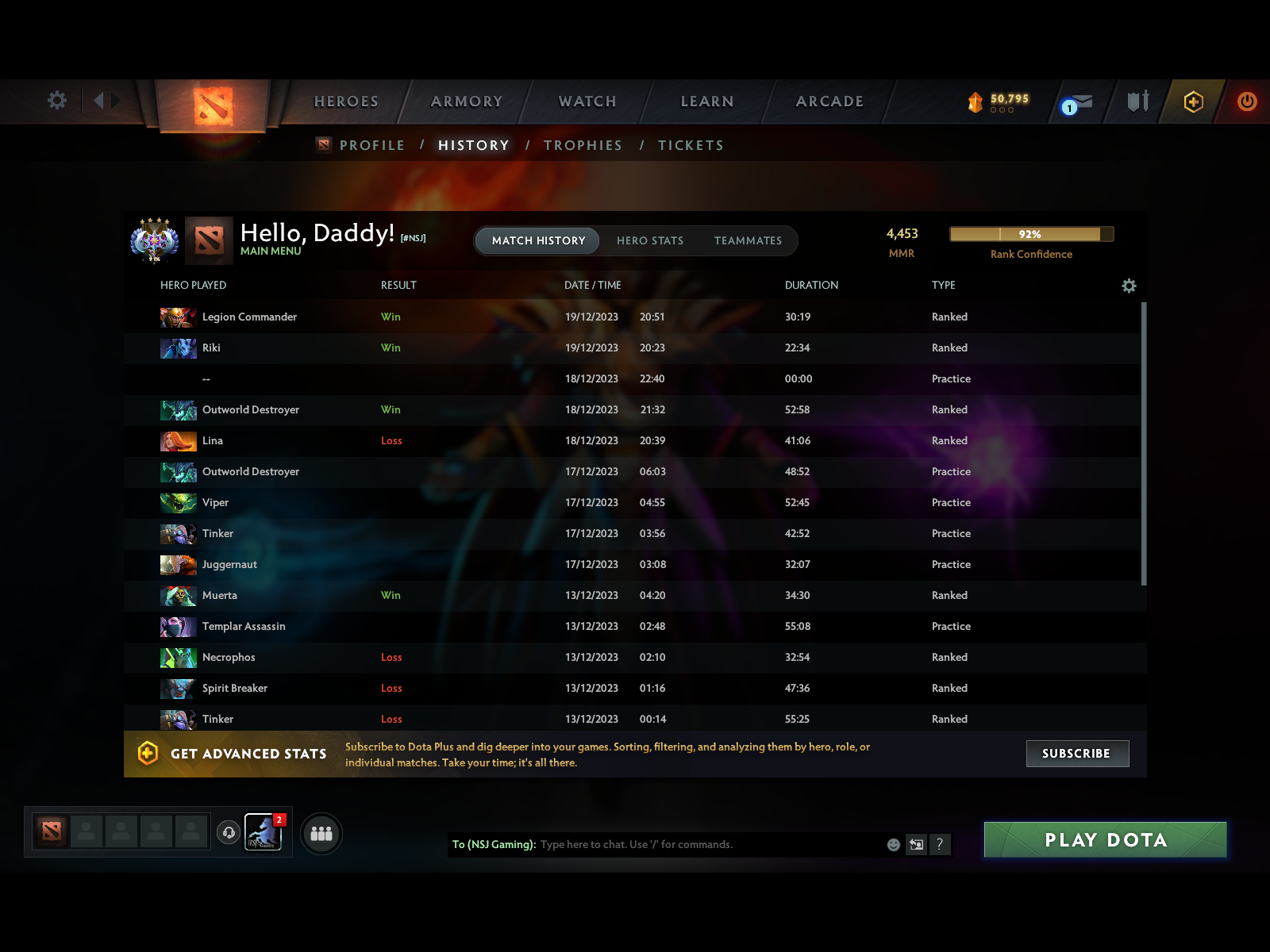This screenshot has height=952, width=1270.
Task: Click the headphones voice chat icon
Action: click(x=229, y=831)
